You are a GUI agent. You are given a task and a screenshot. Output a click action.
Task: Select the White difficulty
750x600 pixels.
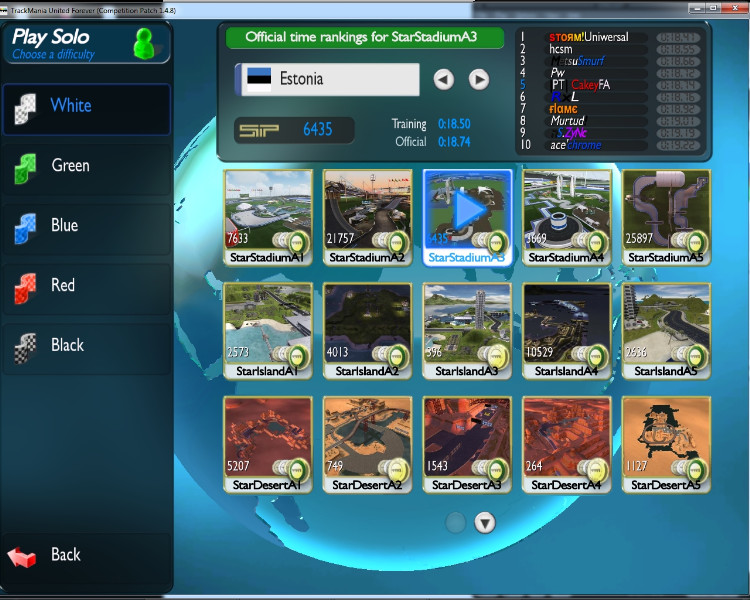tap(85, 106)
